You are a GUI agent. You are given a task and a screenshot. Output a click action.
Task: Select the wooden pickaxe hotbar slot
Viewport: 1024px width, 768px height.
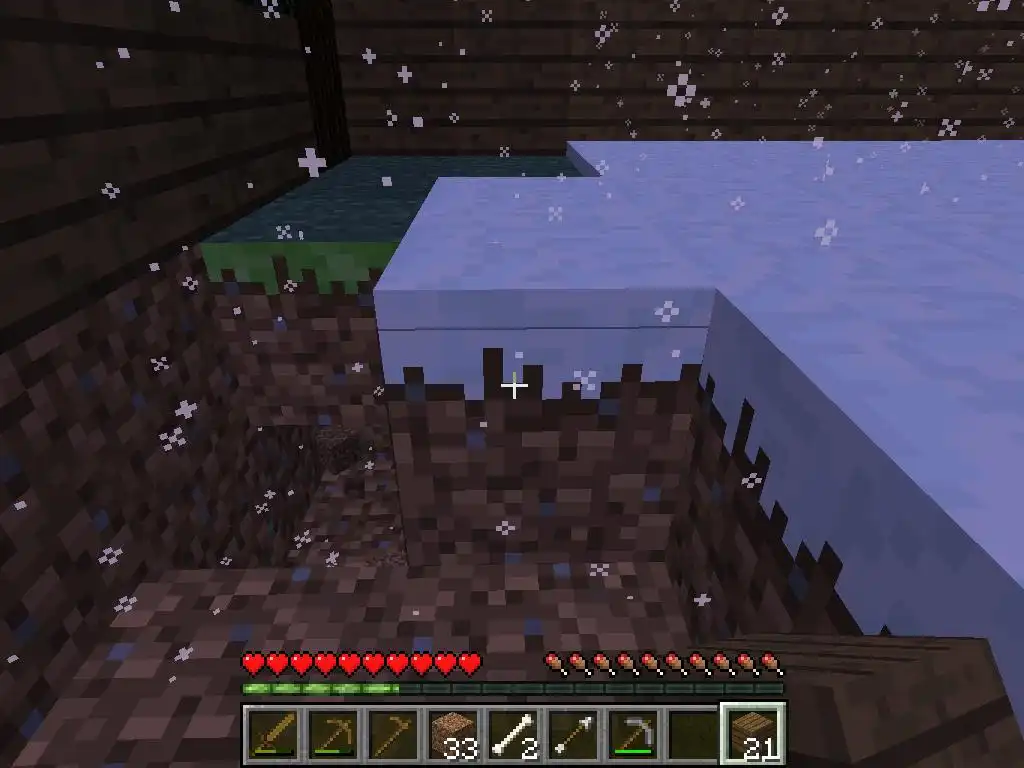coord(331,735)
